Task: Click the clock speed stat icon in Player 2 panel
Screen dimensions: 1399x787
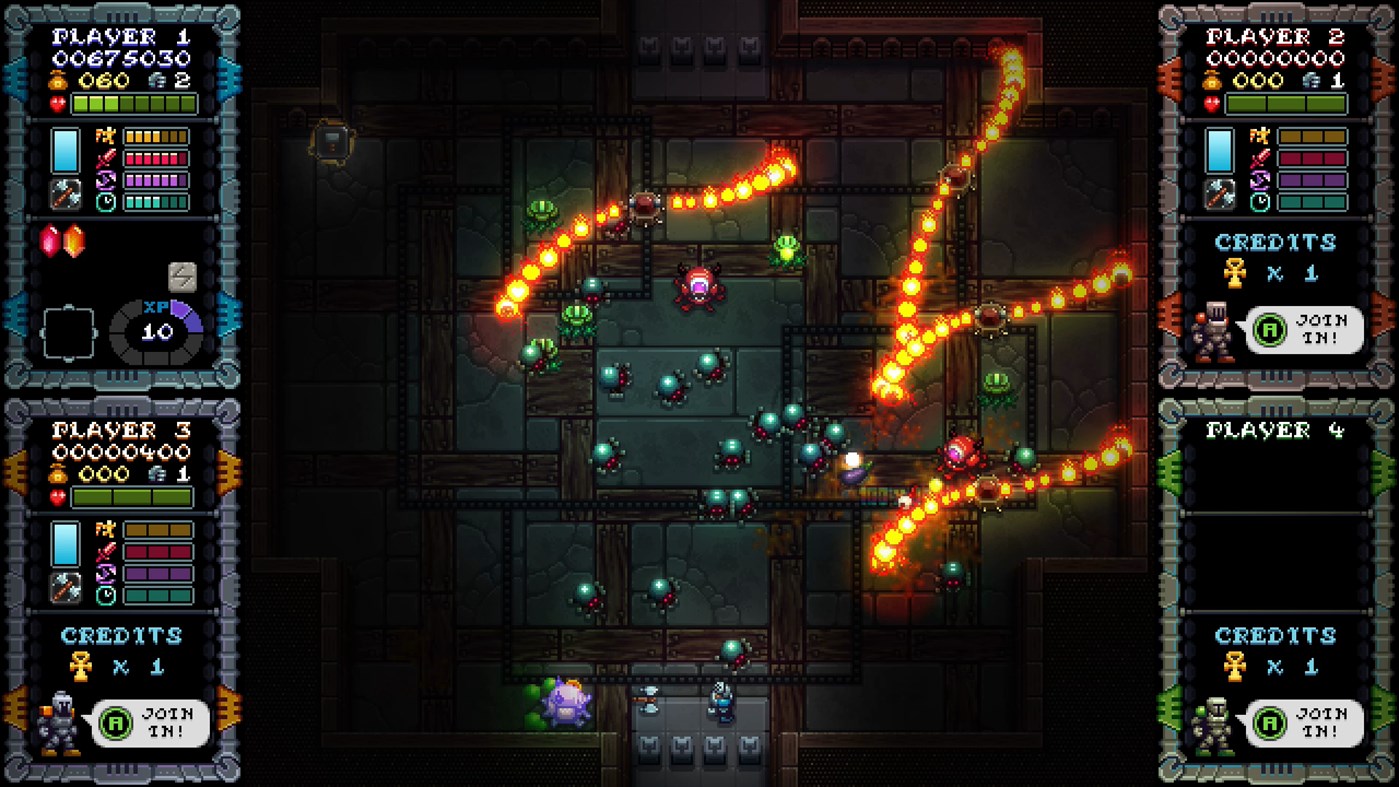Action: point(1258,201)
